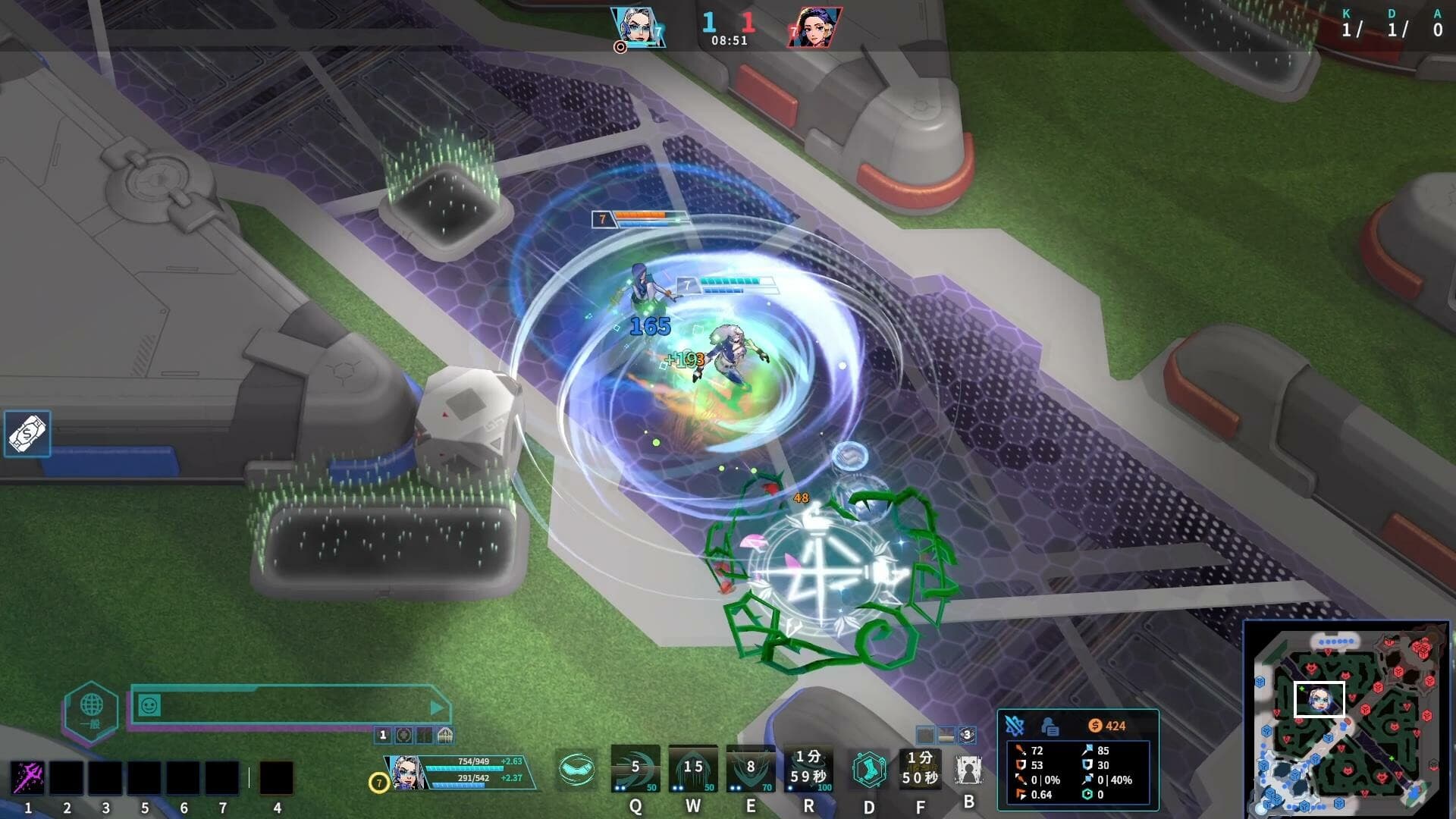This screenshot has height=819, width=1456.
Task: Toggle the crossed-swords damage mute icon
Action: pos(1015,726)
